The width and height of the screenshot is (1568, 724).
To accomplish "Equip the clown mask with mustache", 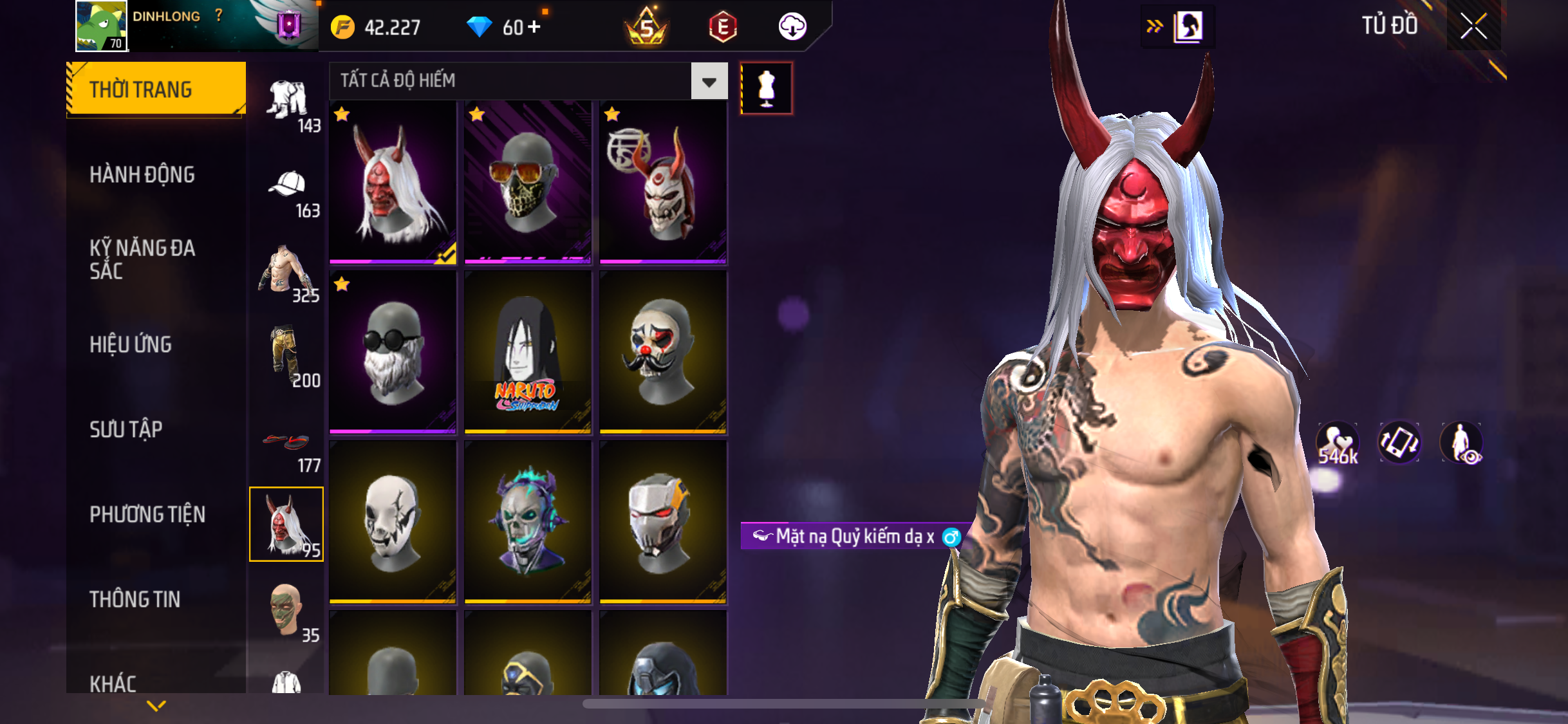I will point(663,352).
